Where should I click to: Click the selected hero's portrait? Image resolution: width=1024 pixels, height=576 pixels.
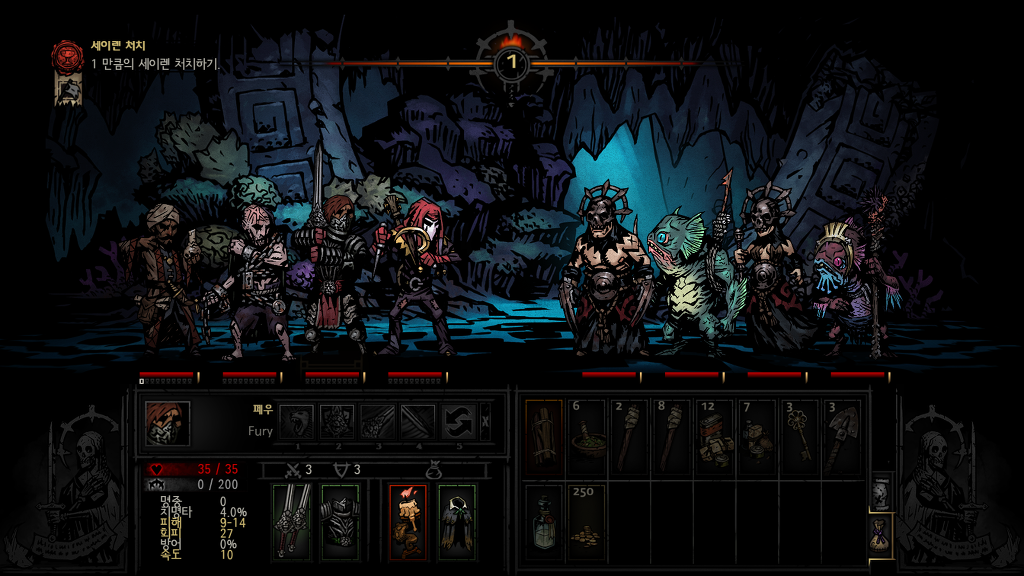(x=167, y=422)
